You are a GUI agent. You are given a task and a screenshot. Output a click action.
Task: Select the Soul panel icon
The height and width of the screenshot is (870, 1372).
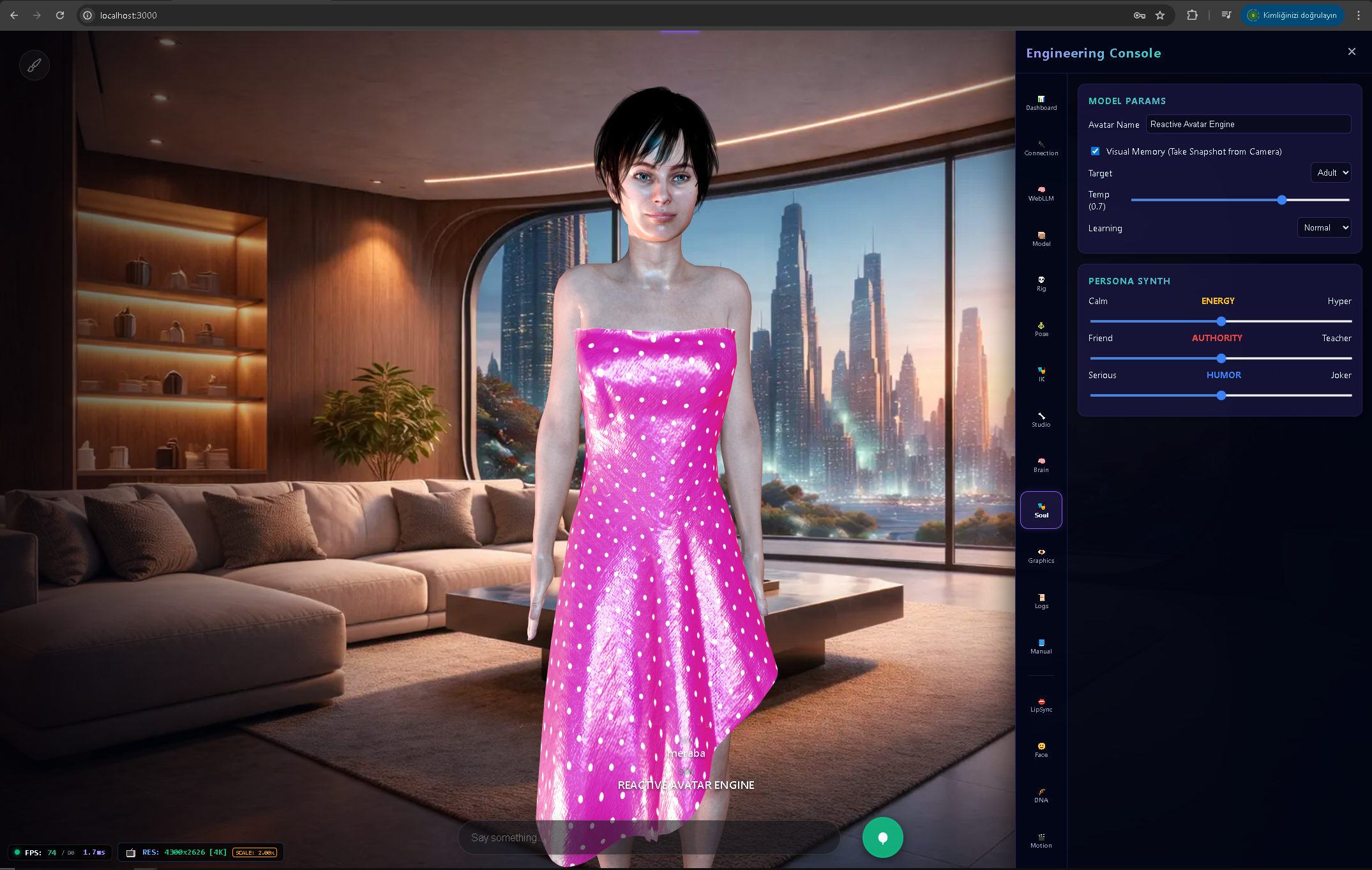1041,510
